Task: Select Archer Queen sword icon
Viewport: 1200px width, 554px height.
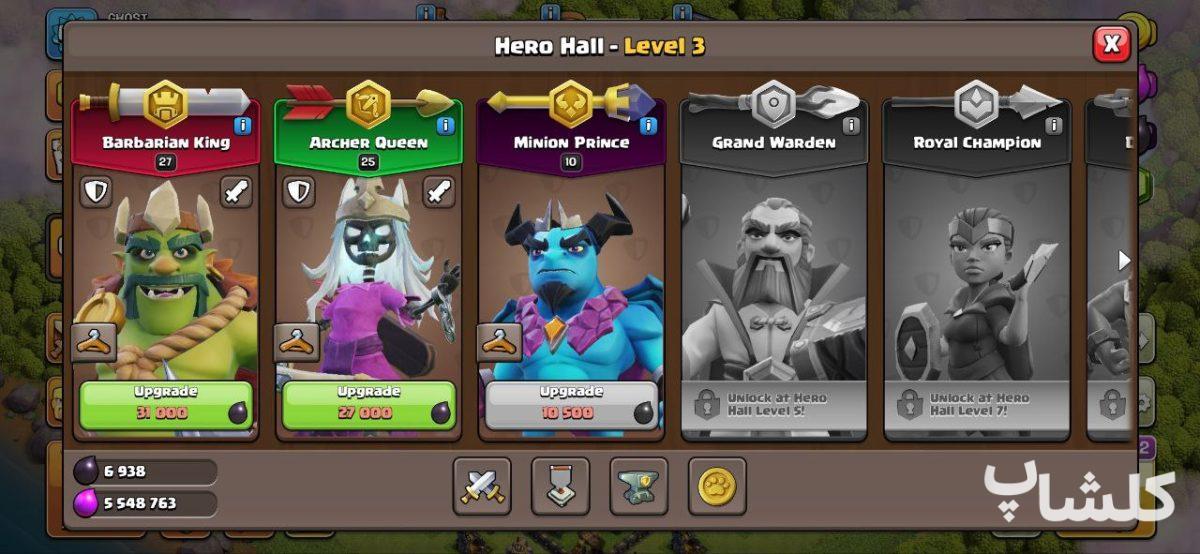Action: click(438, 192)
